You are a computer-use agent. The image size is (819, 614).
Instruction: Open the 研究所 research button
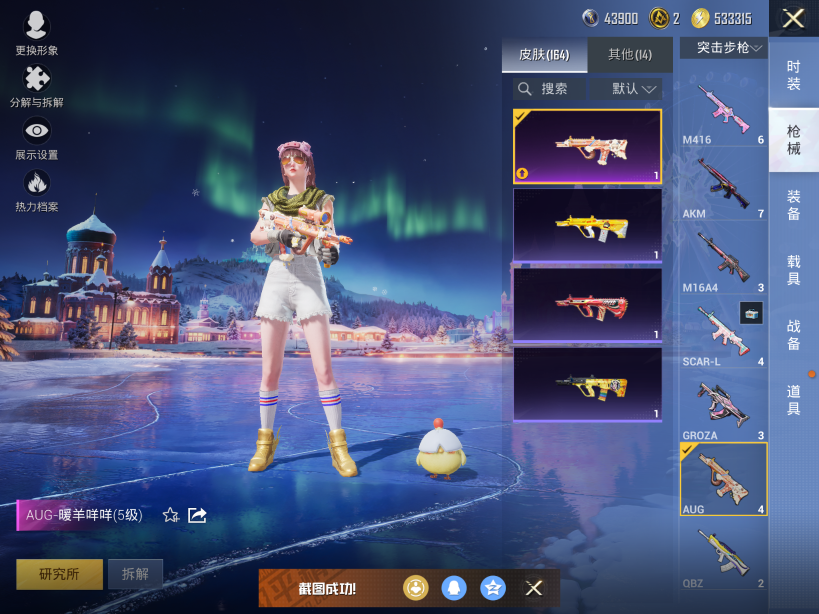[58, 574]
